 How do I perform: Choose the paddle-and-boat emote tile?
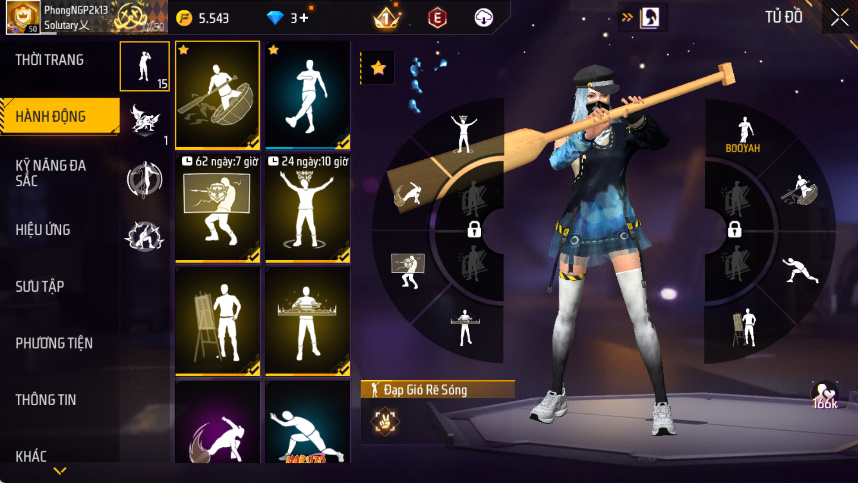click(x=217, y=95)
